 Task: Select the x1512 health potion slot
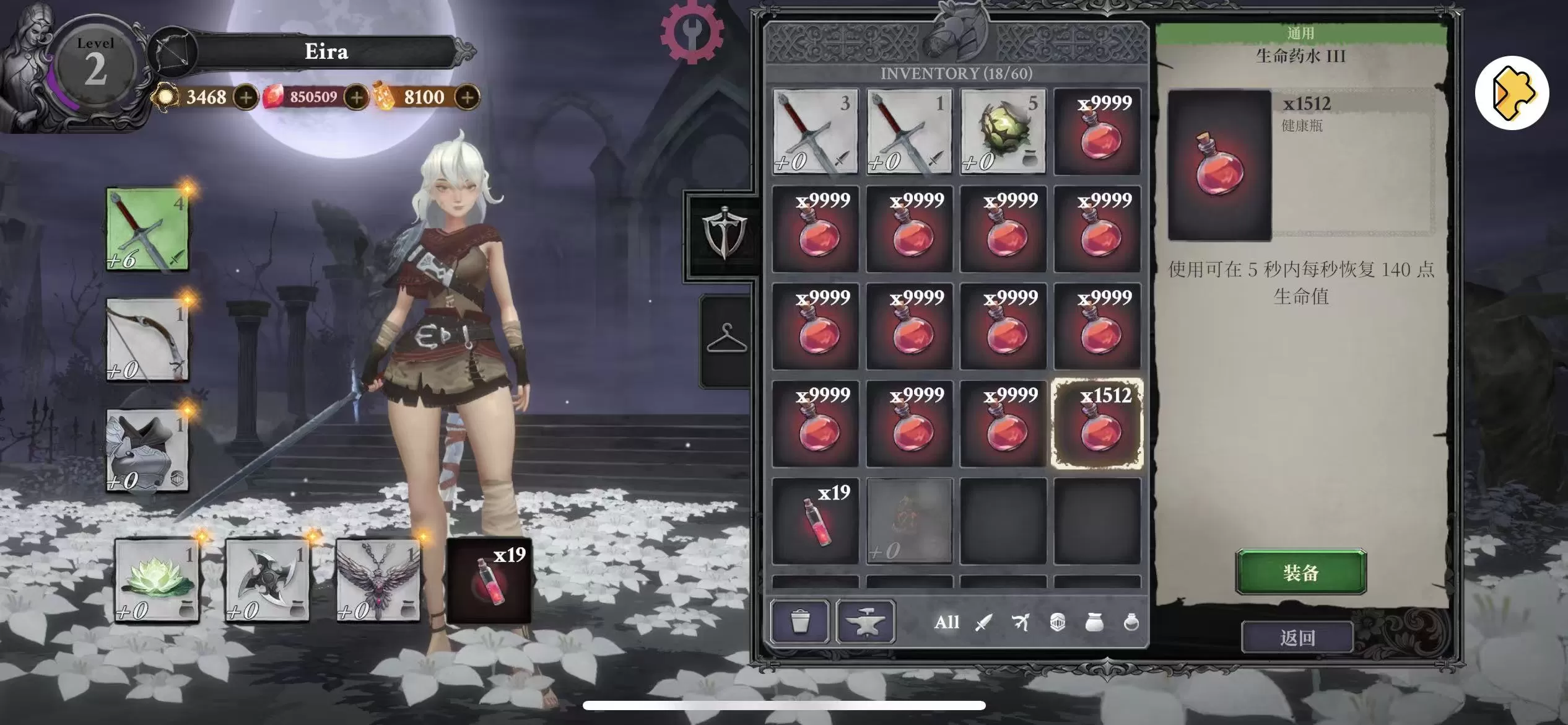click(x=1097, y=424)
